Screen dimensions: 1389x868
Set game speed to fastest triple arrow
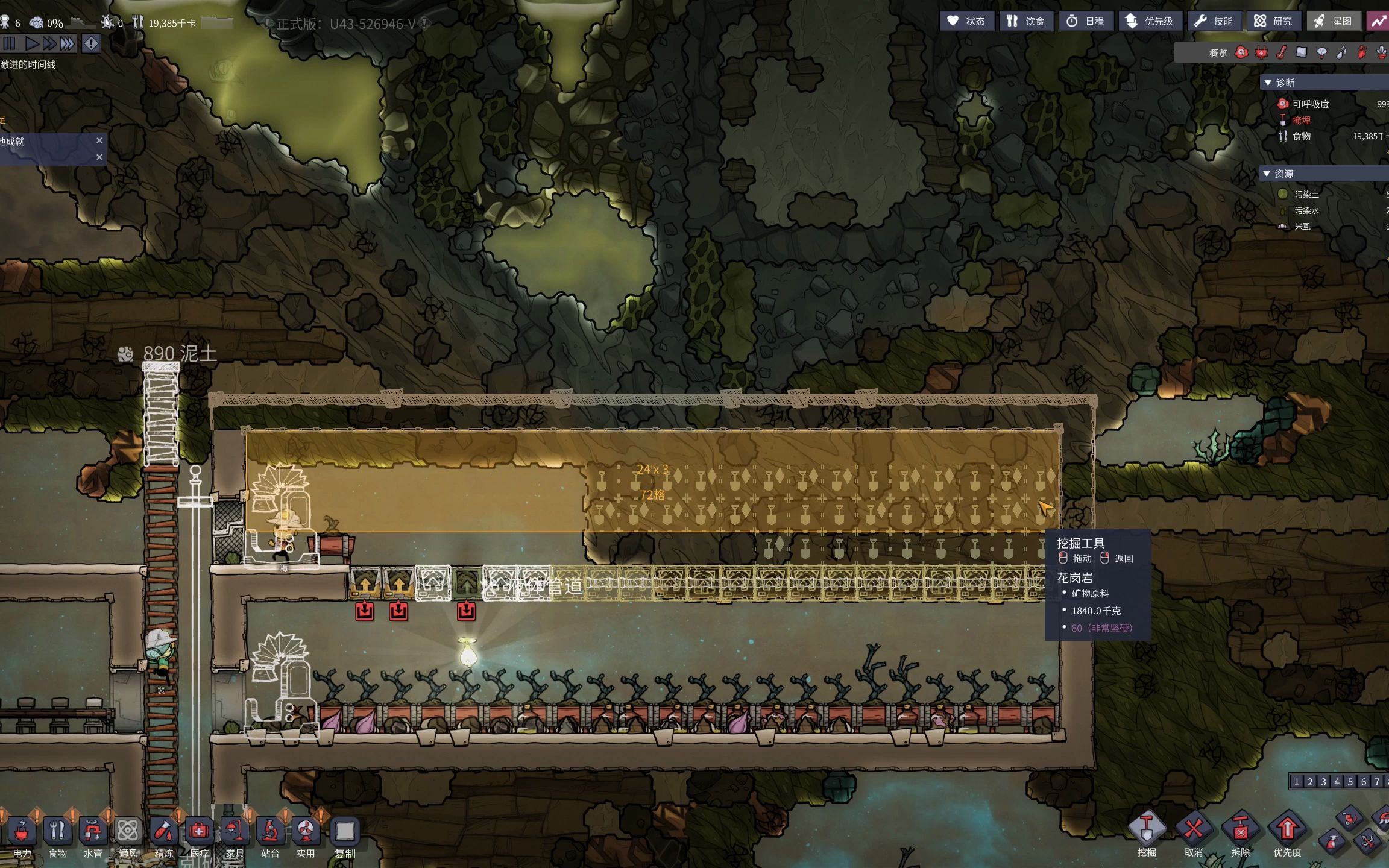[67, 43]
